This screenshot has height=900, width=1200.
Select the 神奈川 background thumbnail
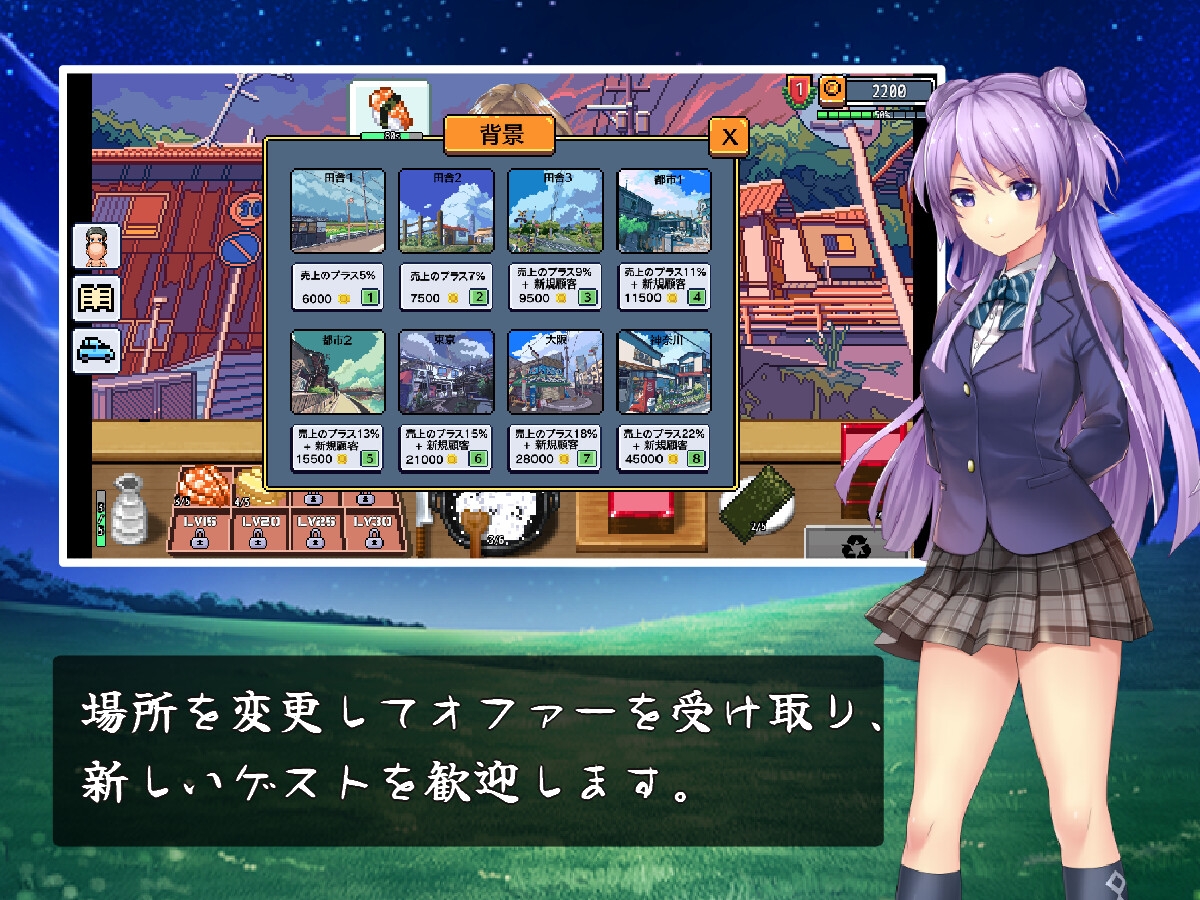(x=664, y=372)
